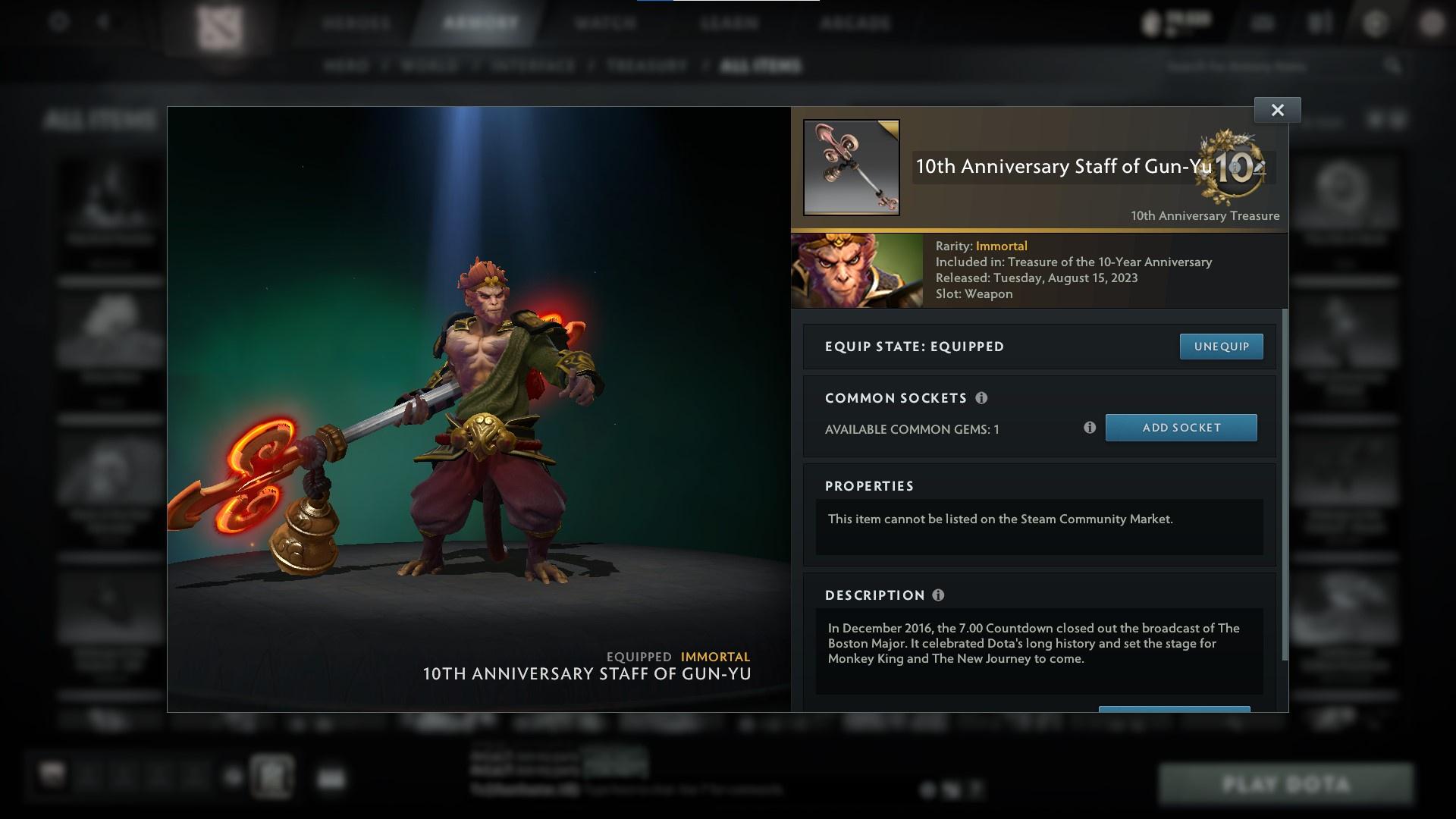Click the Dota 2 logo
The image size is (1456, 819).
pos(220,23)
